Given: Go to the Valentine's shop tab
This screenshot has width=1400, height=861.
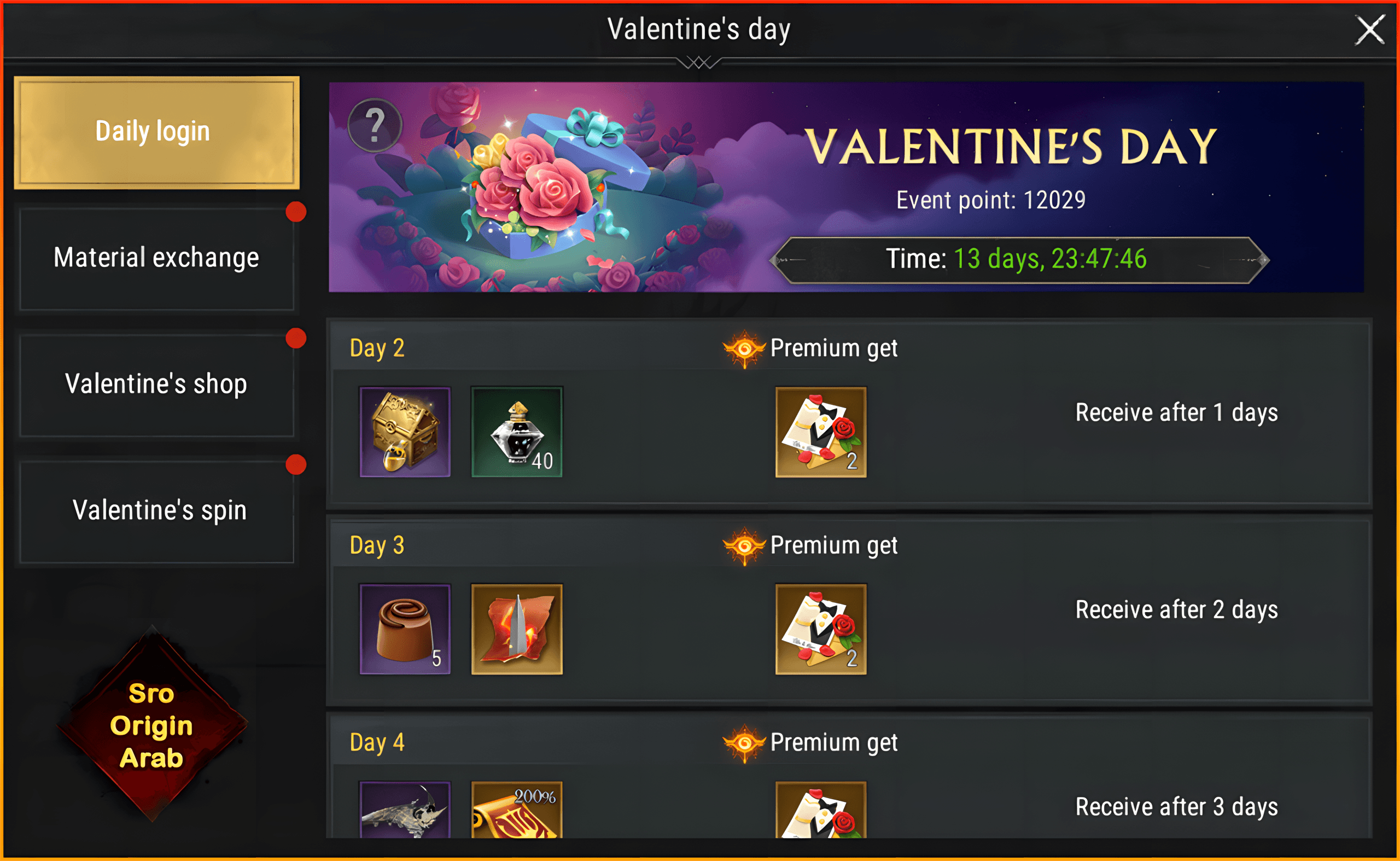Looking at the screenshot, I should [x=156, y=385].
